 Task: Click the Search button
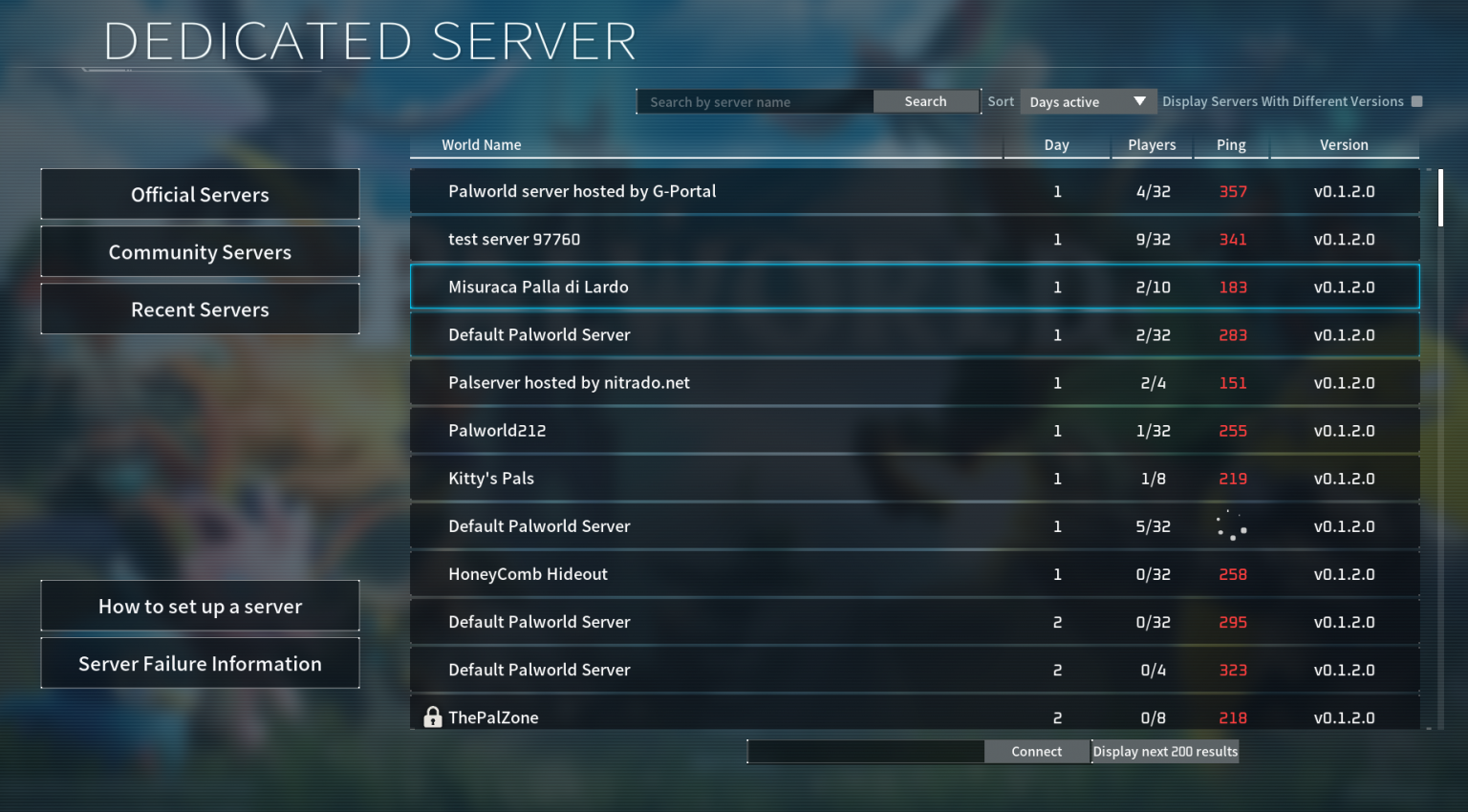click(x=924, y=101)
